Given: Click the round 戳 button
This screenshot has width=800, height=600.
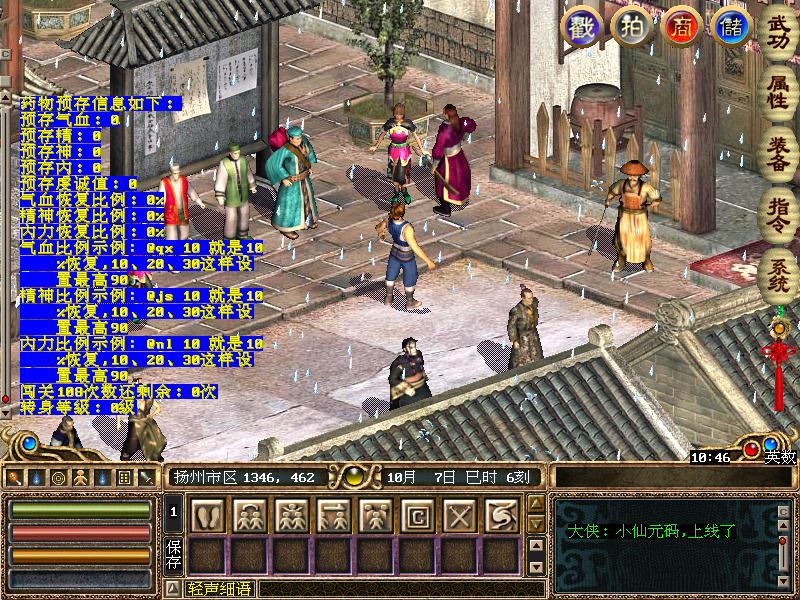Looking at the screenshot, I should point(583,27).
